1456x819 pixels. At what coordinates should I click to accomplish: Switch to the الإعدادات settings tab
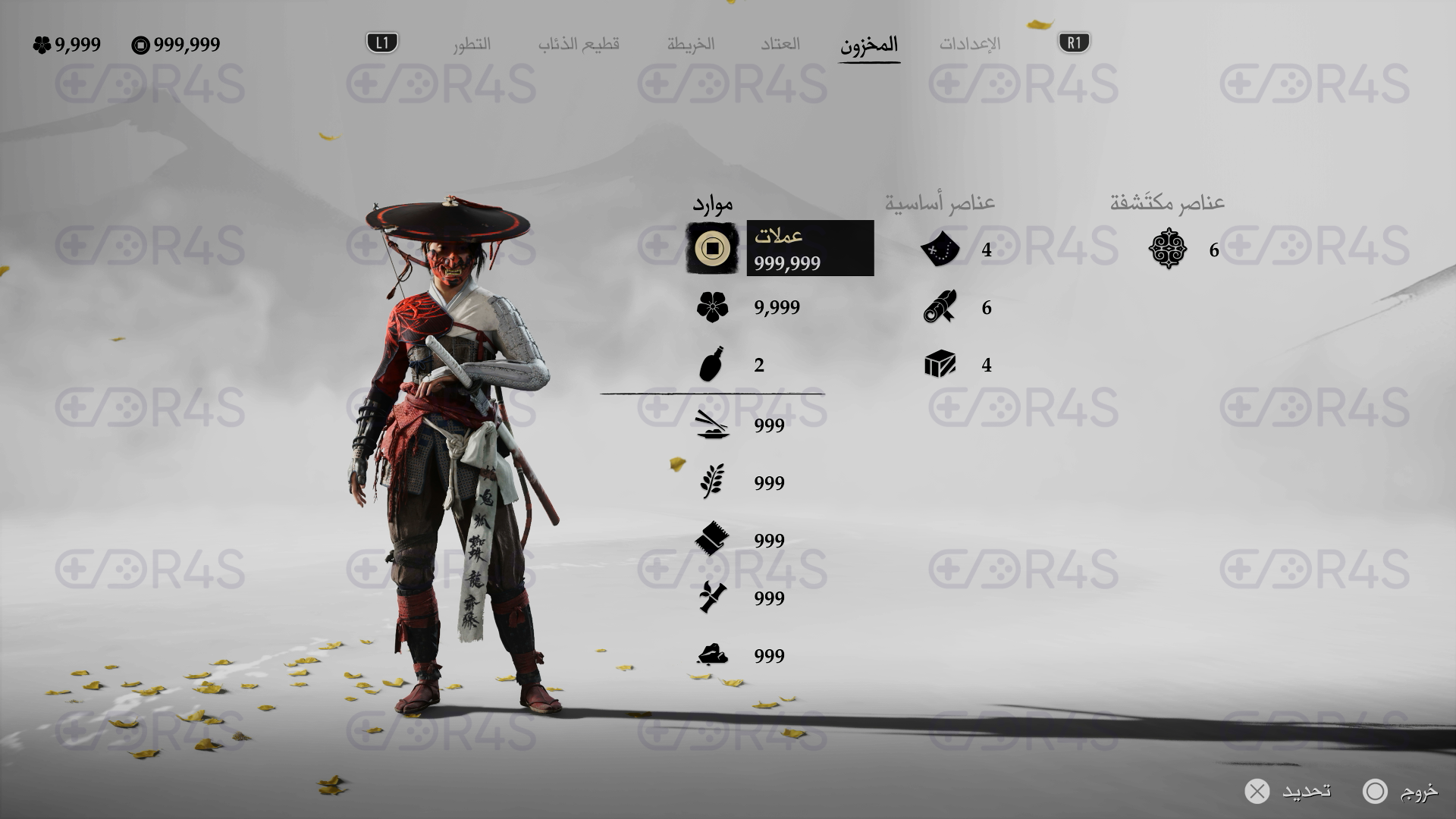tap(969, 44)
